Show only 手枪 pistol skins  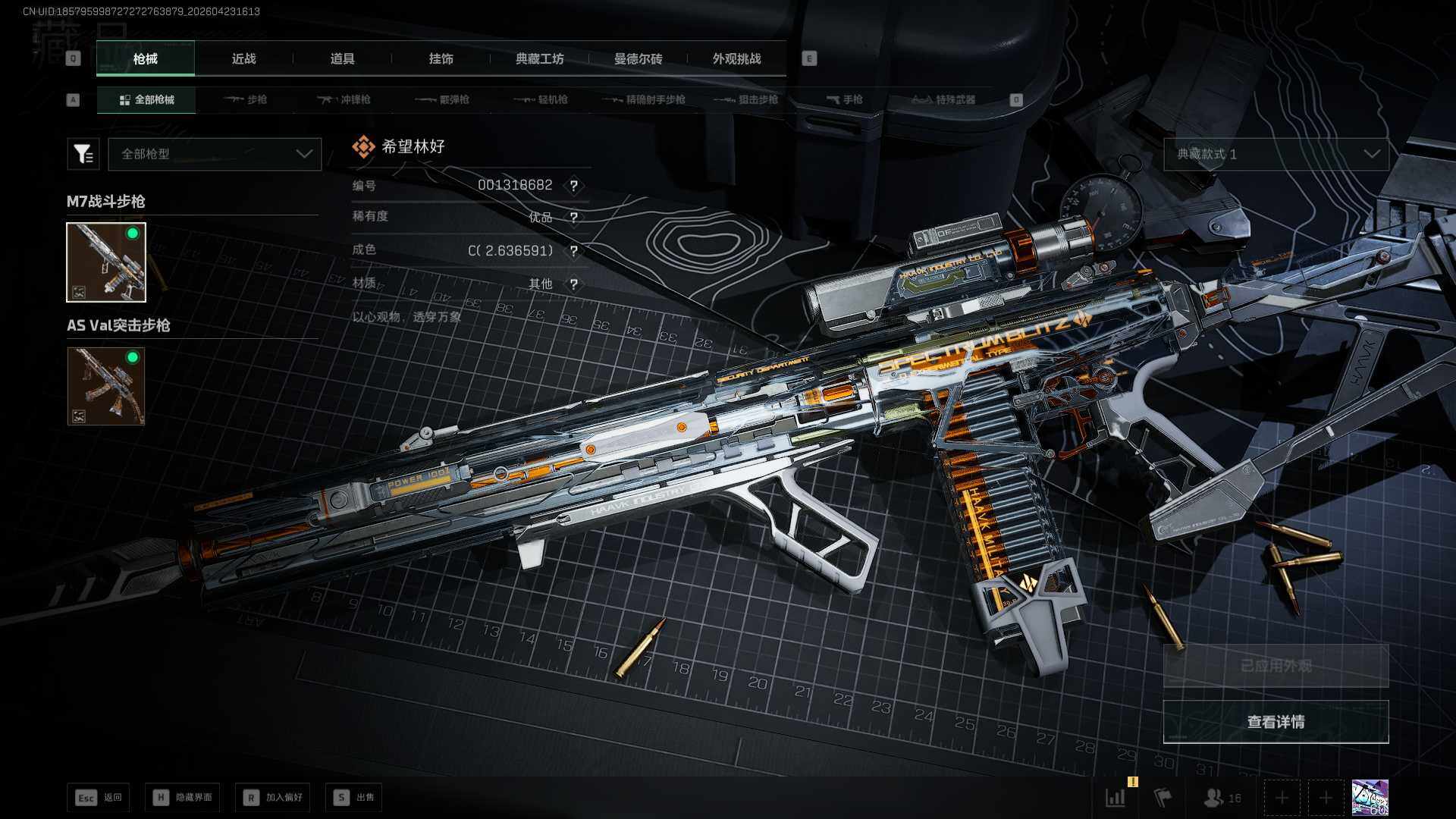click(844, 99)
